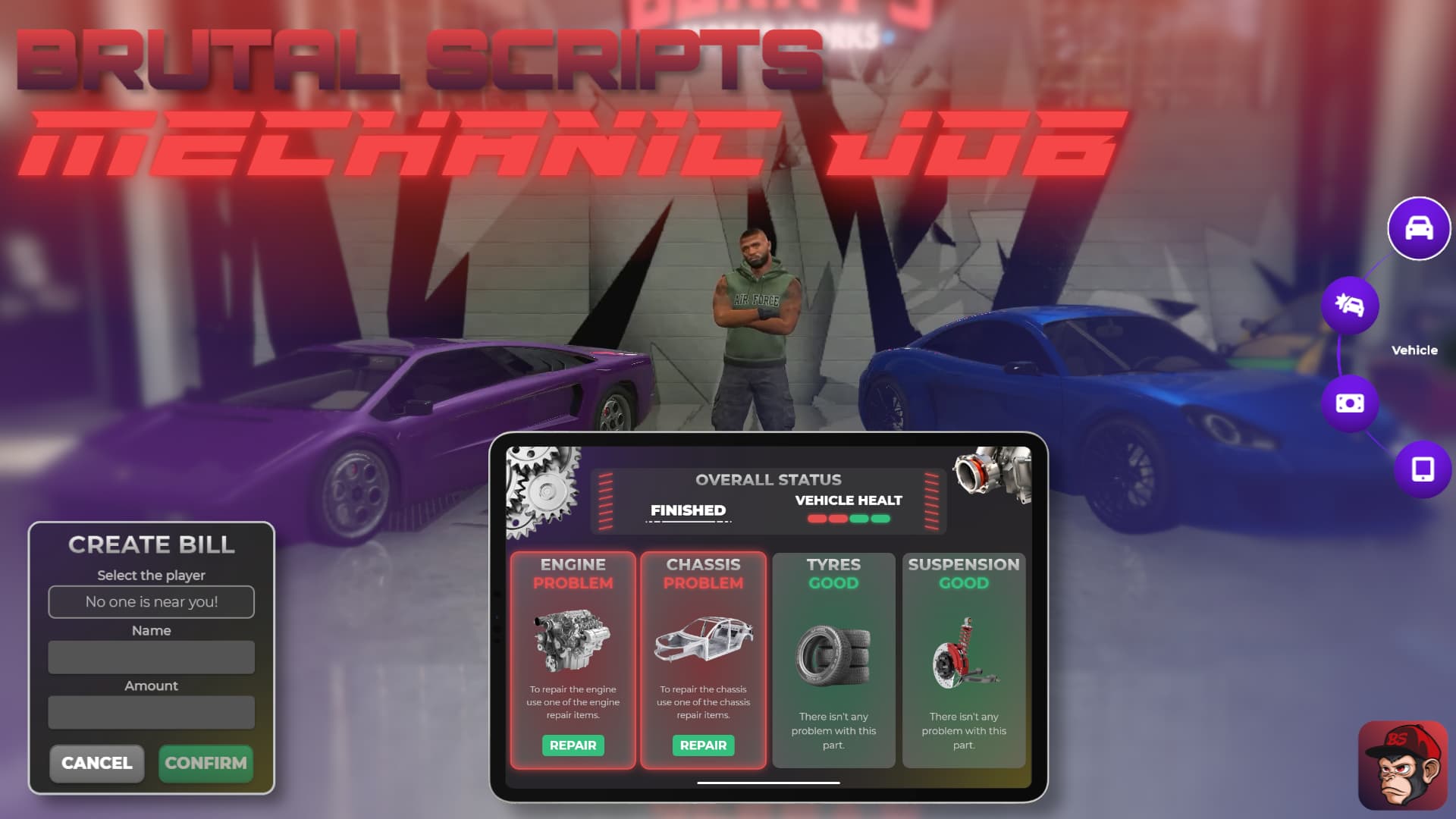Click CONFIRM in the Create Bill panel

pyautogui.click(x=206, y=764)
